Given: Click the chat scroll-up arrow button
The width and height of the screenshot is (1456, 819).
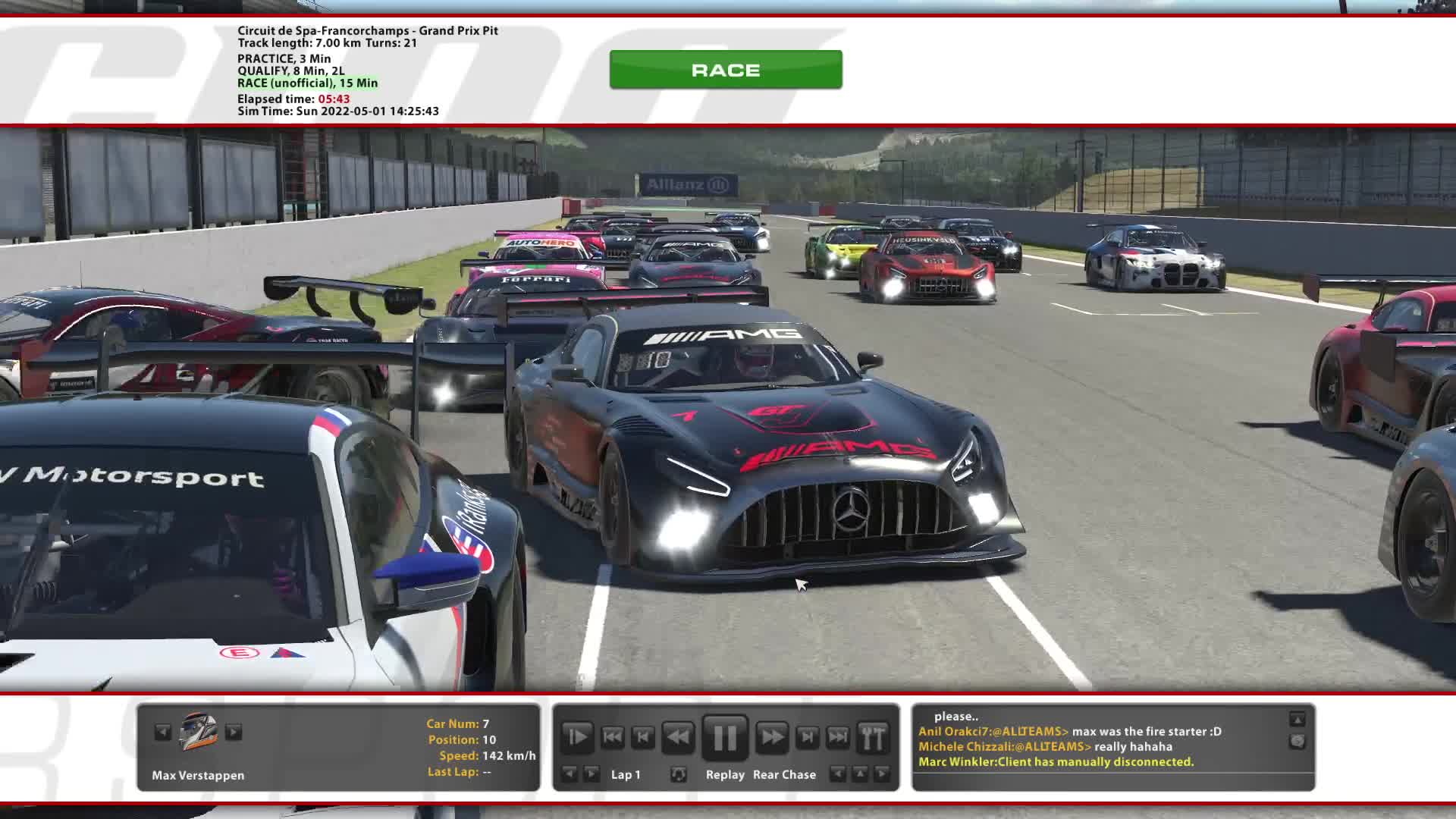Looking at the screenshot, I should [1298, 719].
